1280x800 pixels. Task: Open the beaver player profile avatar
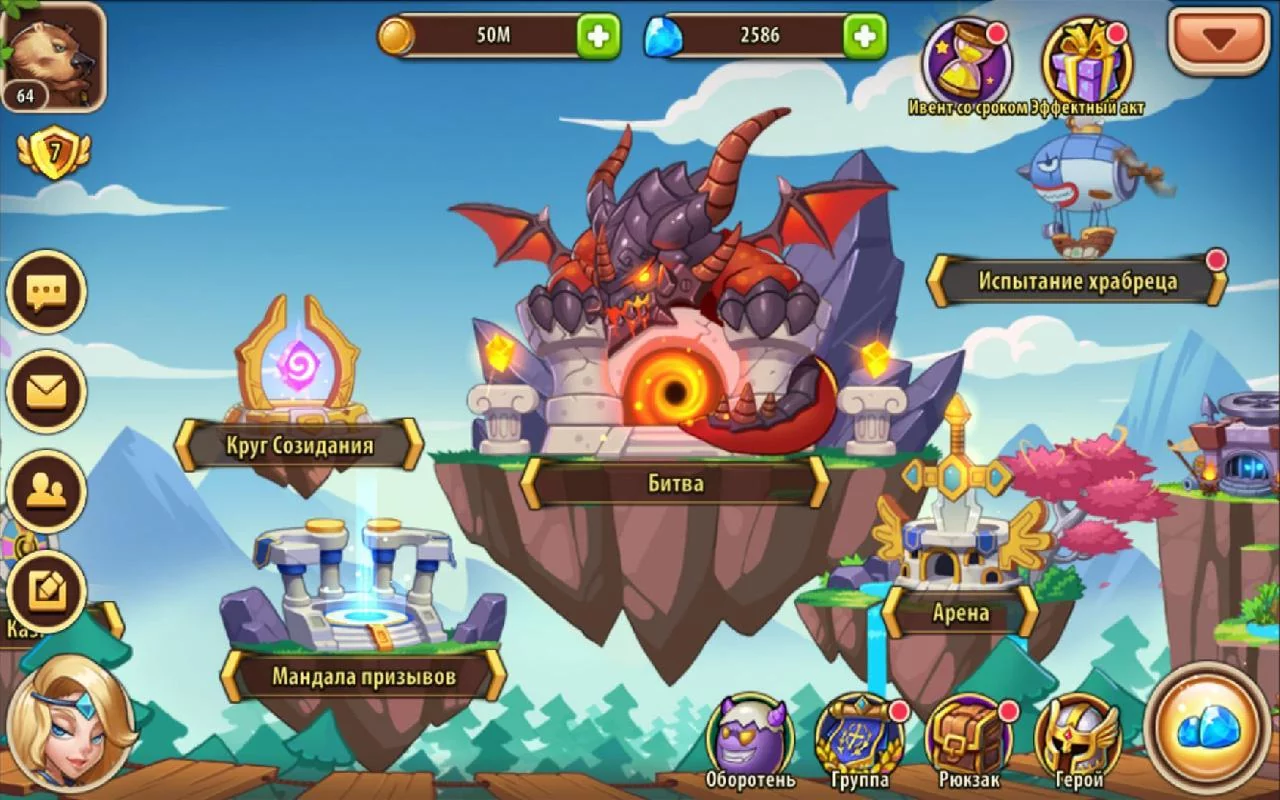click(x=54, y=55)
